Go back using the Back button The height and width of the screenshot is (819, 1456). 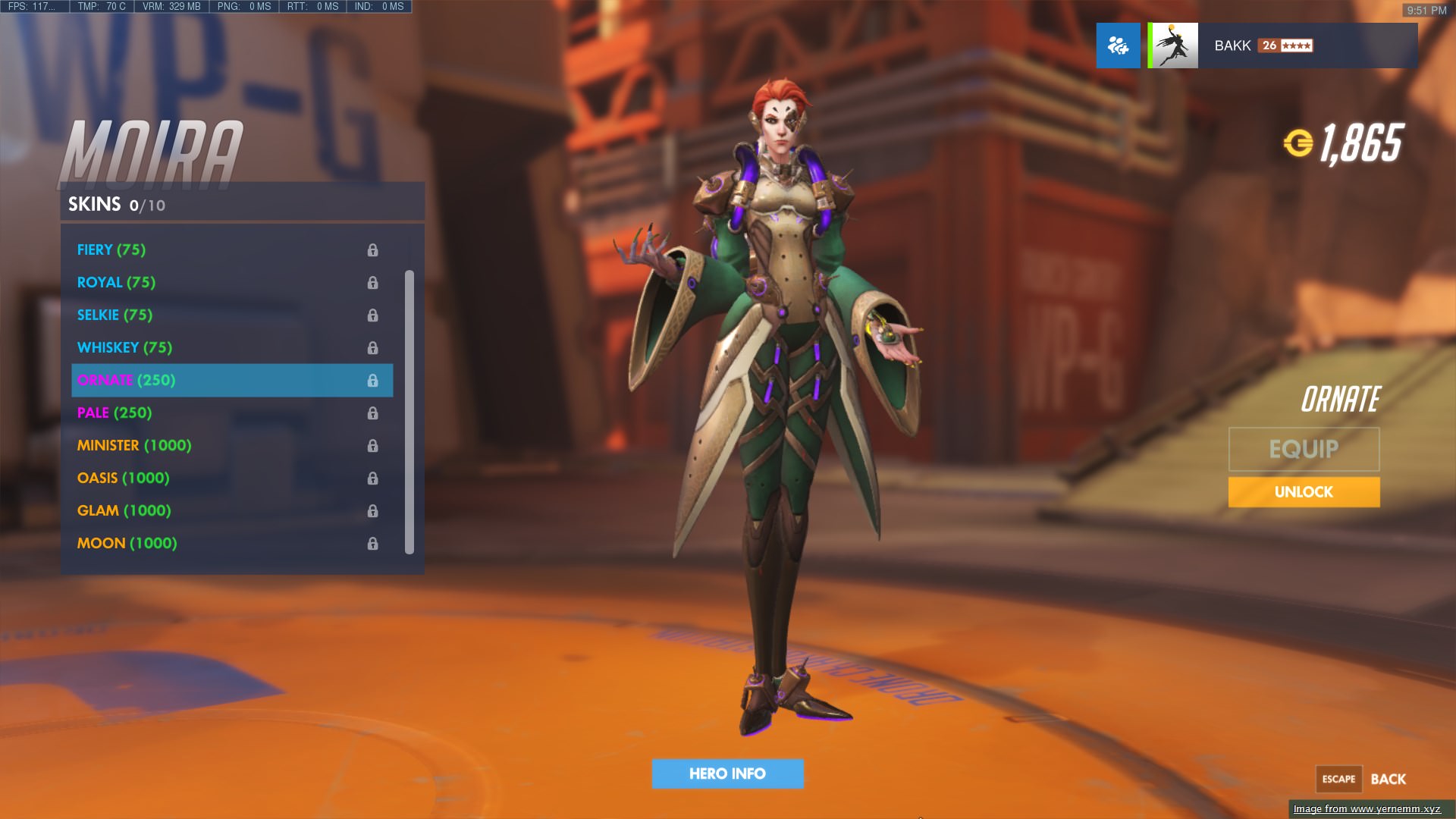coord(1387,779)
